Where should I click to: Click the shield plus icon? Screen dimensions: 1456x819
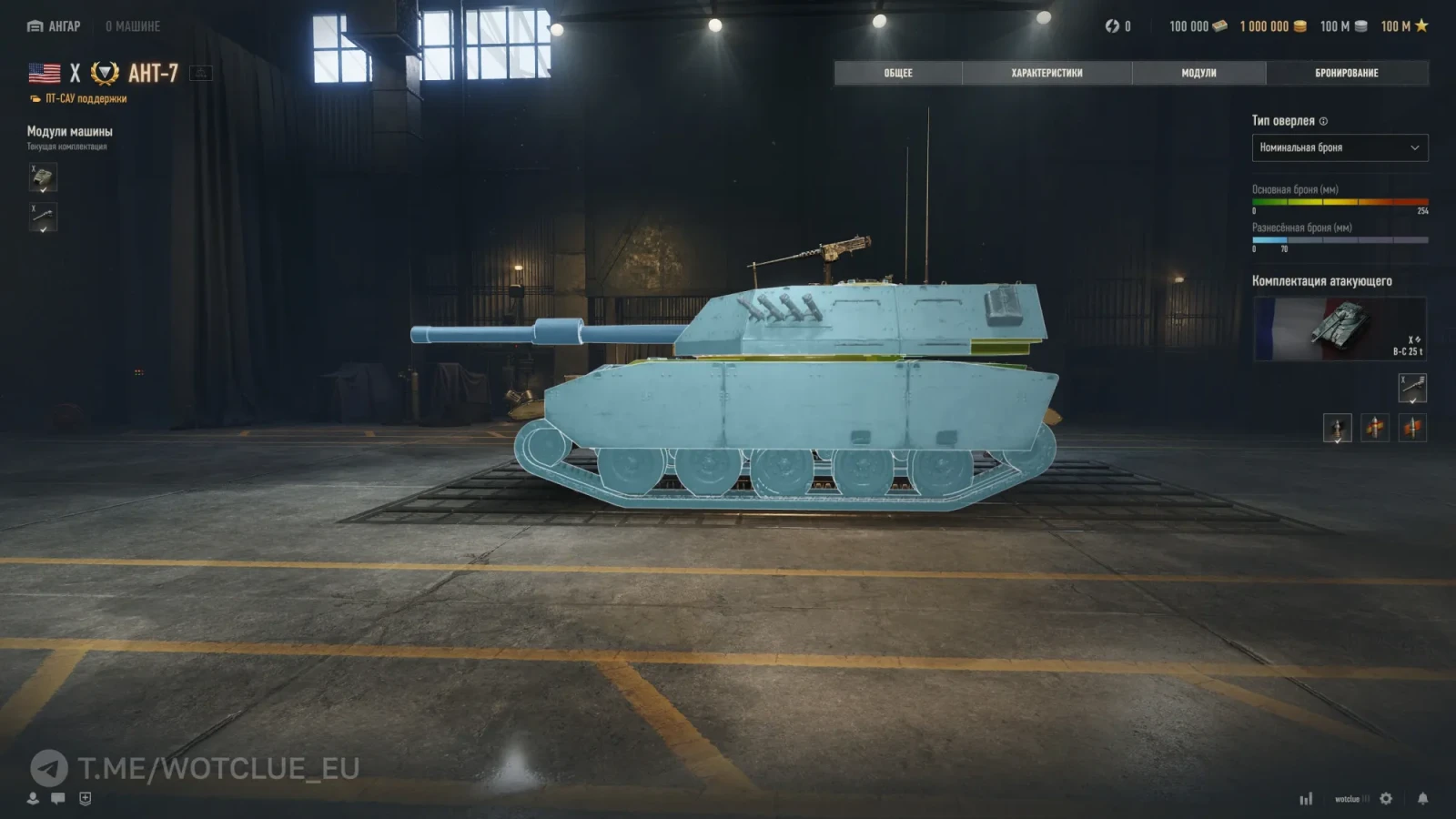(x=85, y=798)
